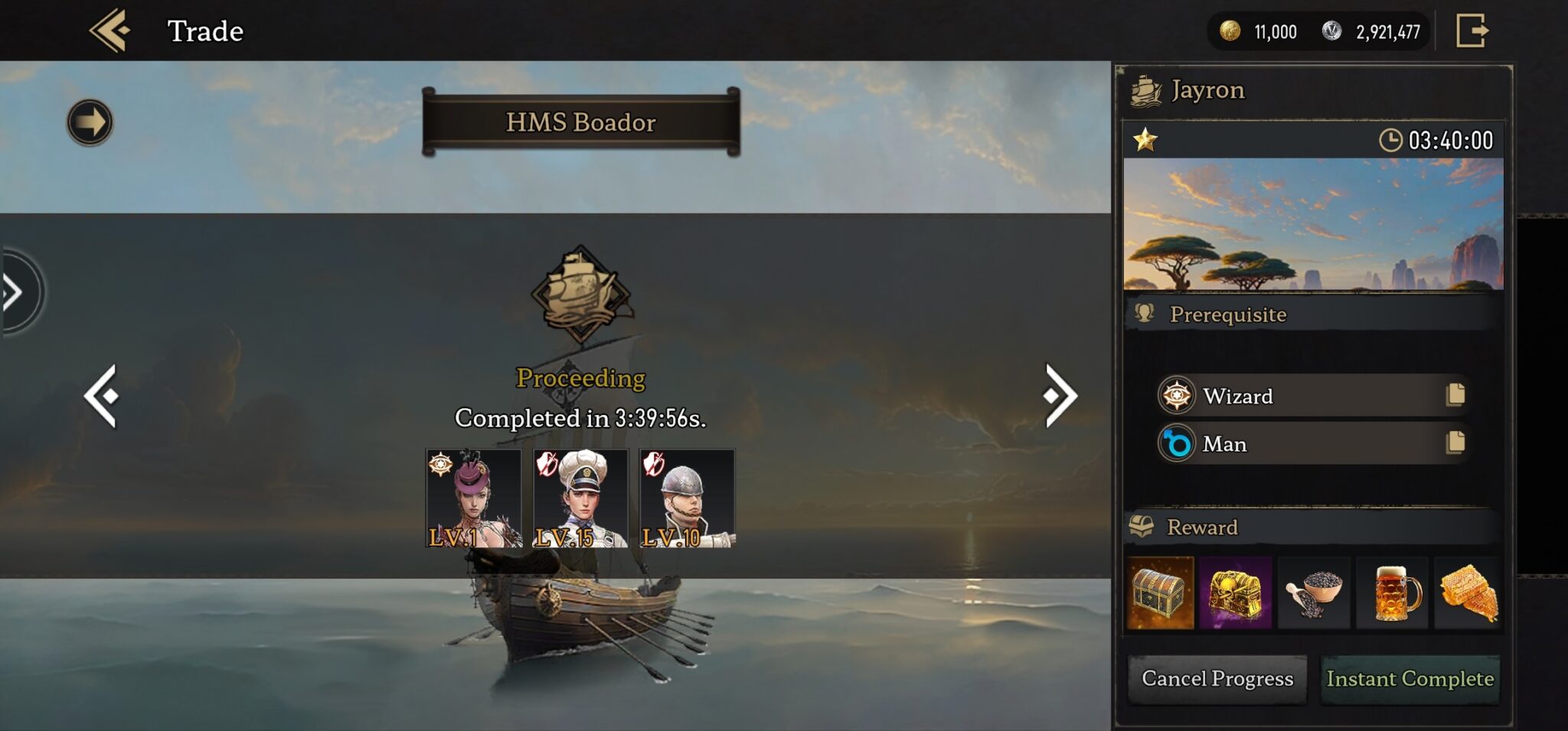View the beer mug reward
This screenshot has height=731, width=1568.
point(1393,593)
